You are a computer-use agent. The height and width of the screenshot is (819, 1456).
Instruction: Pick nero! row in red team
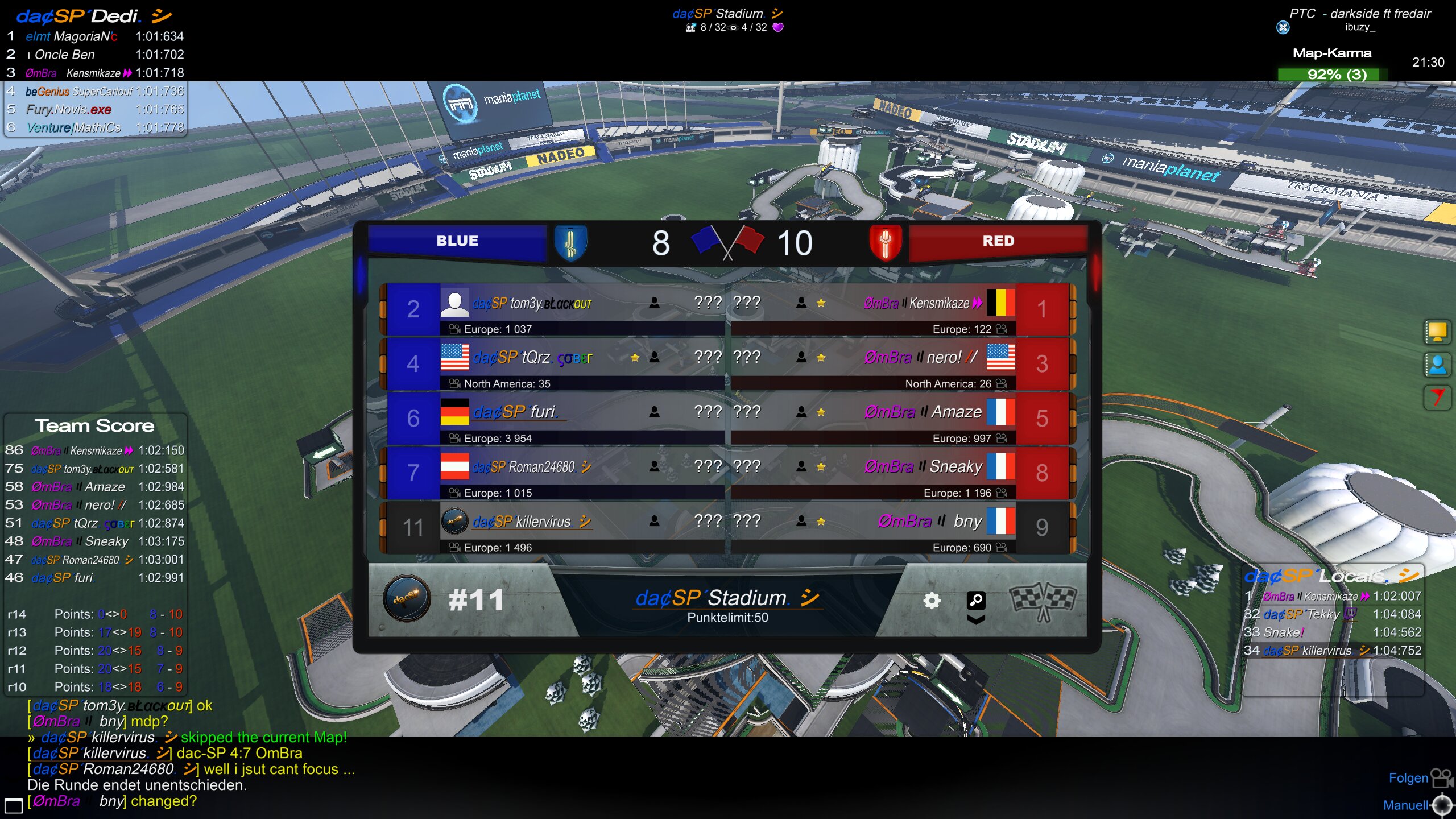(921, 358)
